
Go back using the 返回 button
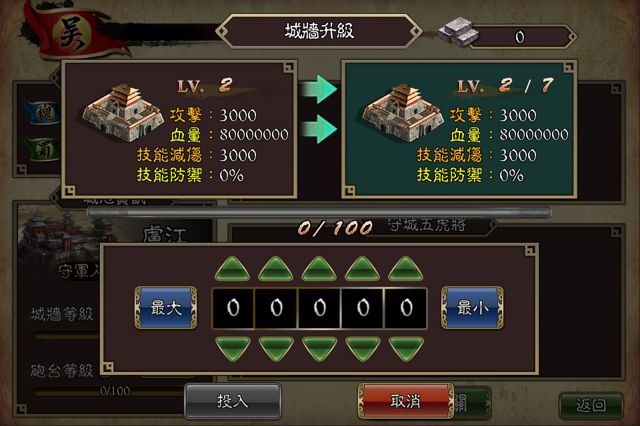(591, 405)
